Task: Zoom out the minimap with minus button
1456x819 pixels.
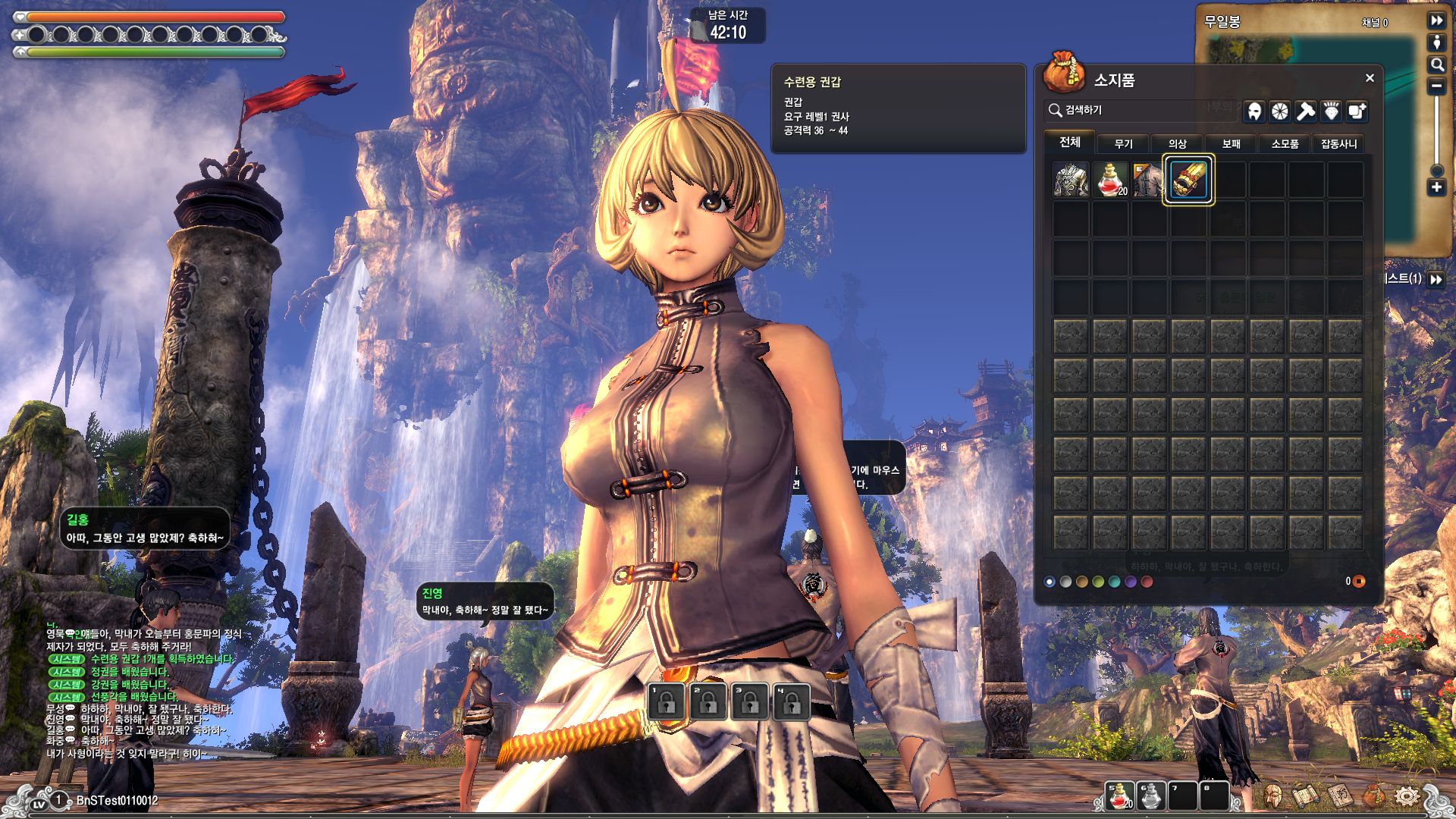Action: (x=1436, y=86)
